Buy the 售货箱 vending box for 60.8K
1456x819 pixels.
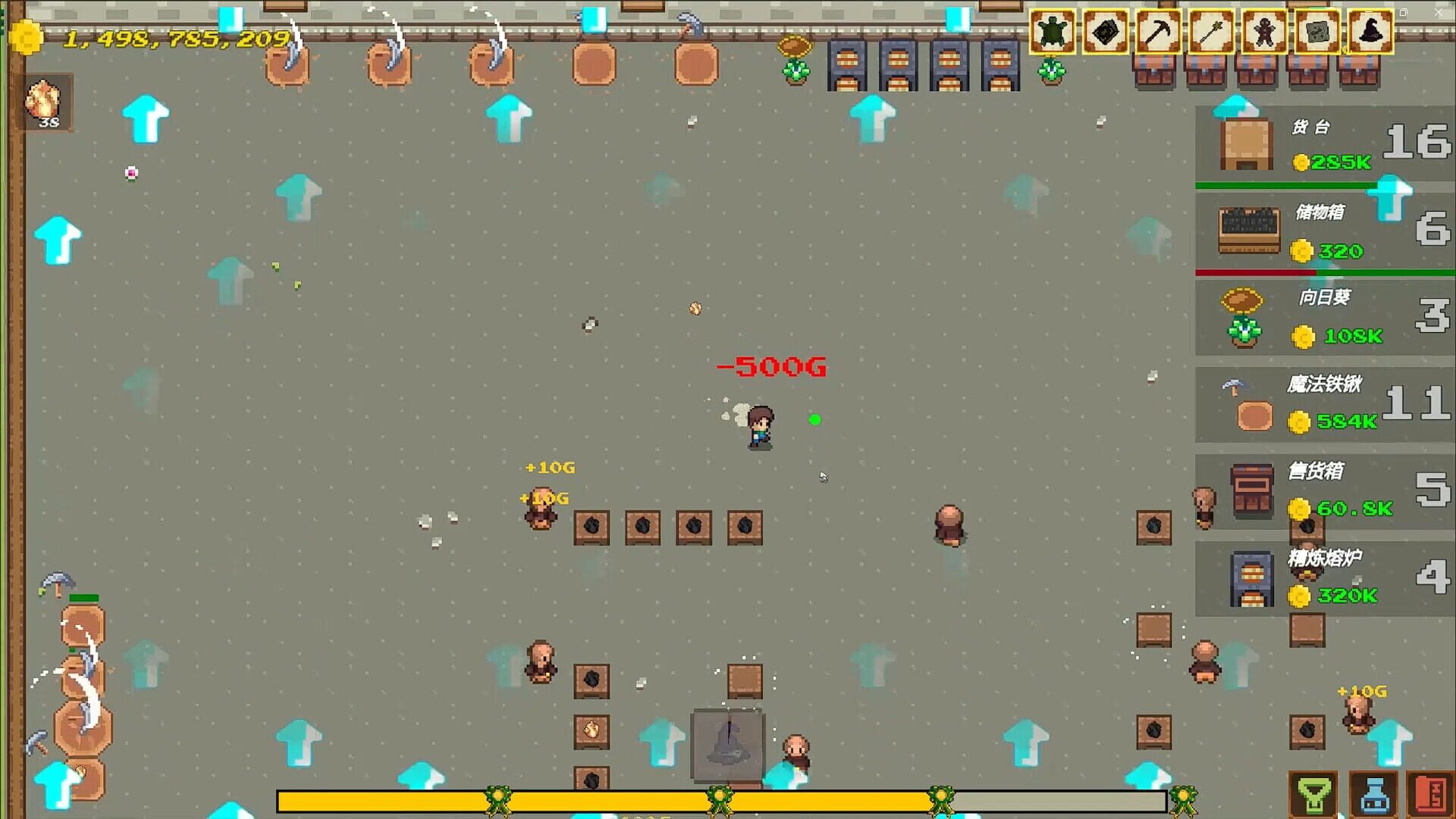tap(1323, 491)
